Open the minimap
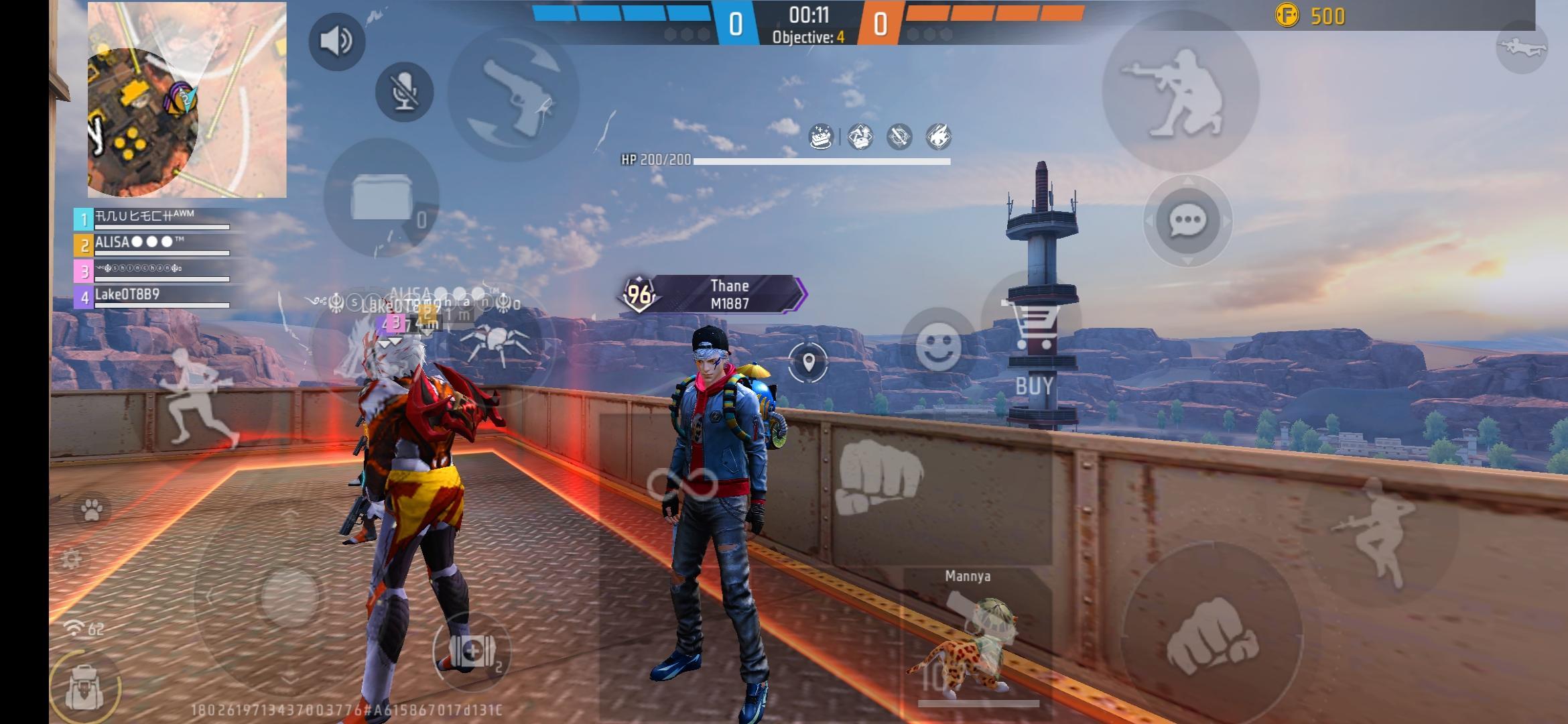1568x724 pixels. tap(186, 101)
